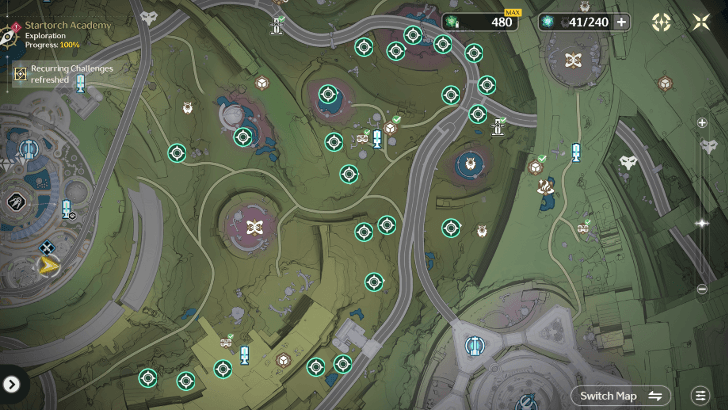Open the four-point star icon beside close

click(x=661, y=22)
